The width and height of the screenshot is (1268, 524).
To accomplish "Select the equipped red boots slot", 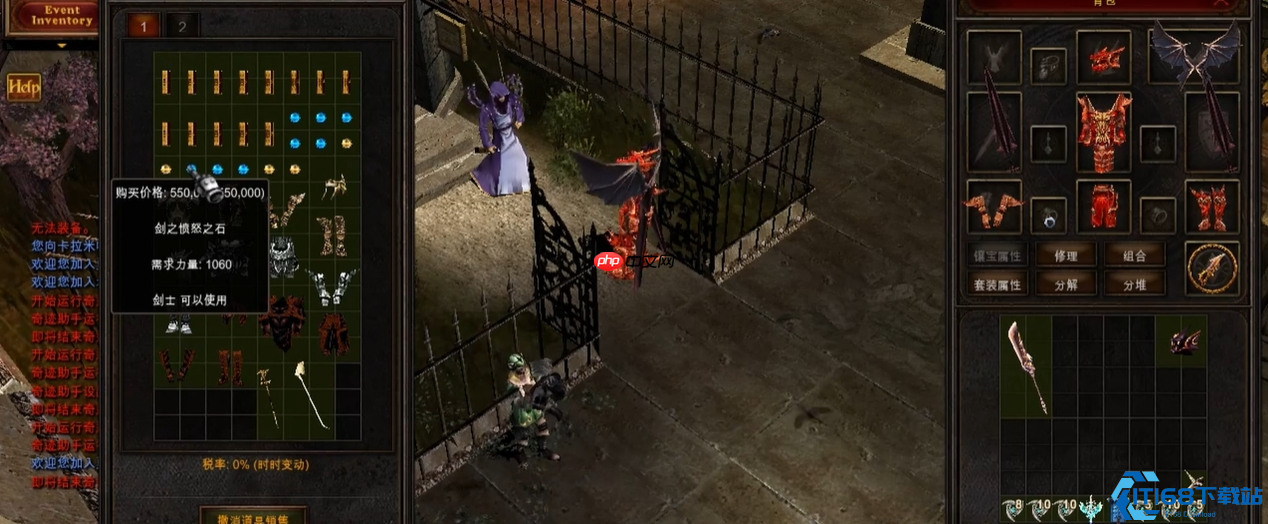I will point(1212,207).
